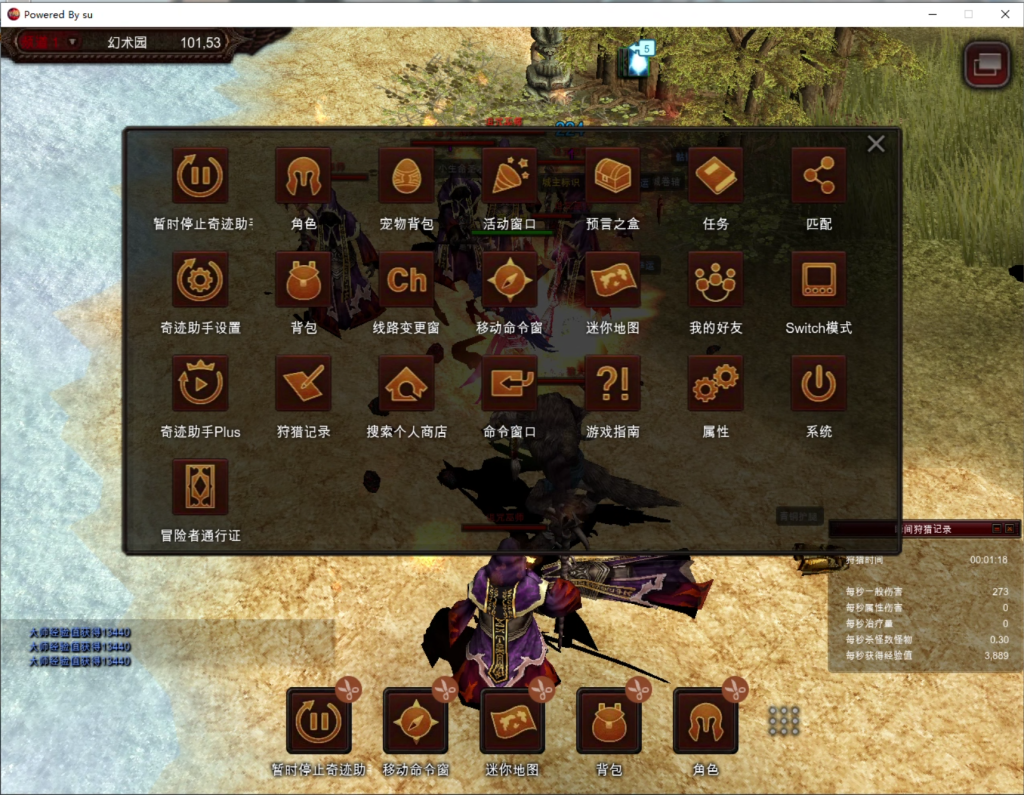
Task: Open the 任务 quest book
Action: click(716, 177)
